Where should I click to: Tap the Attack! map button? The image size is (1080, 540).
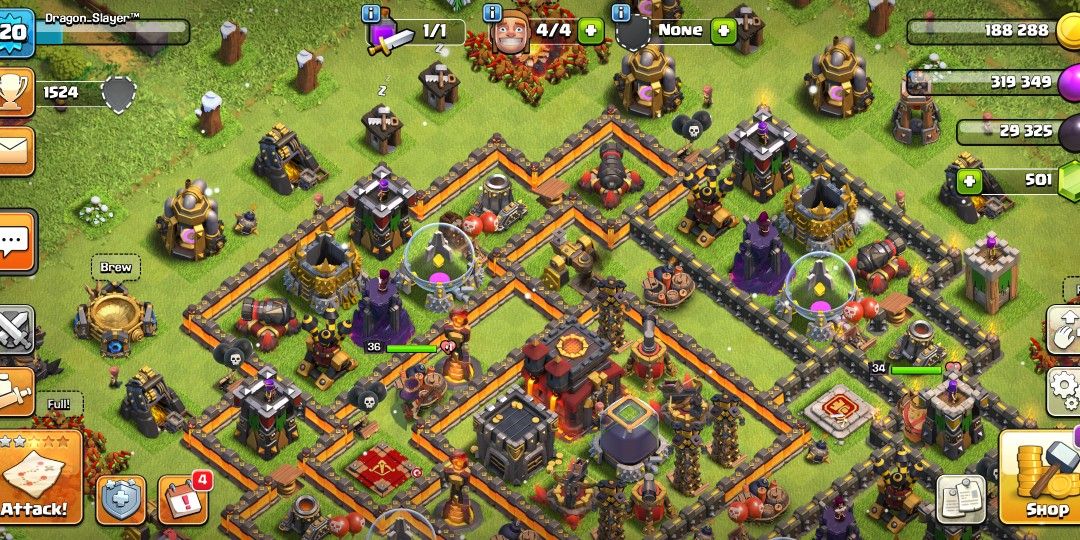(38, 481)
